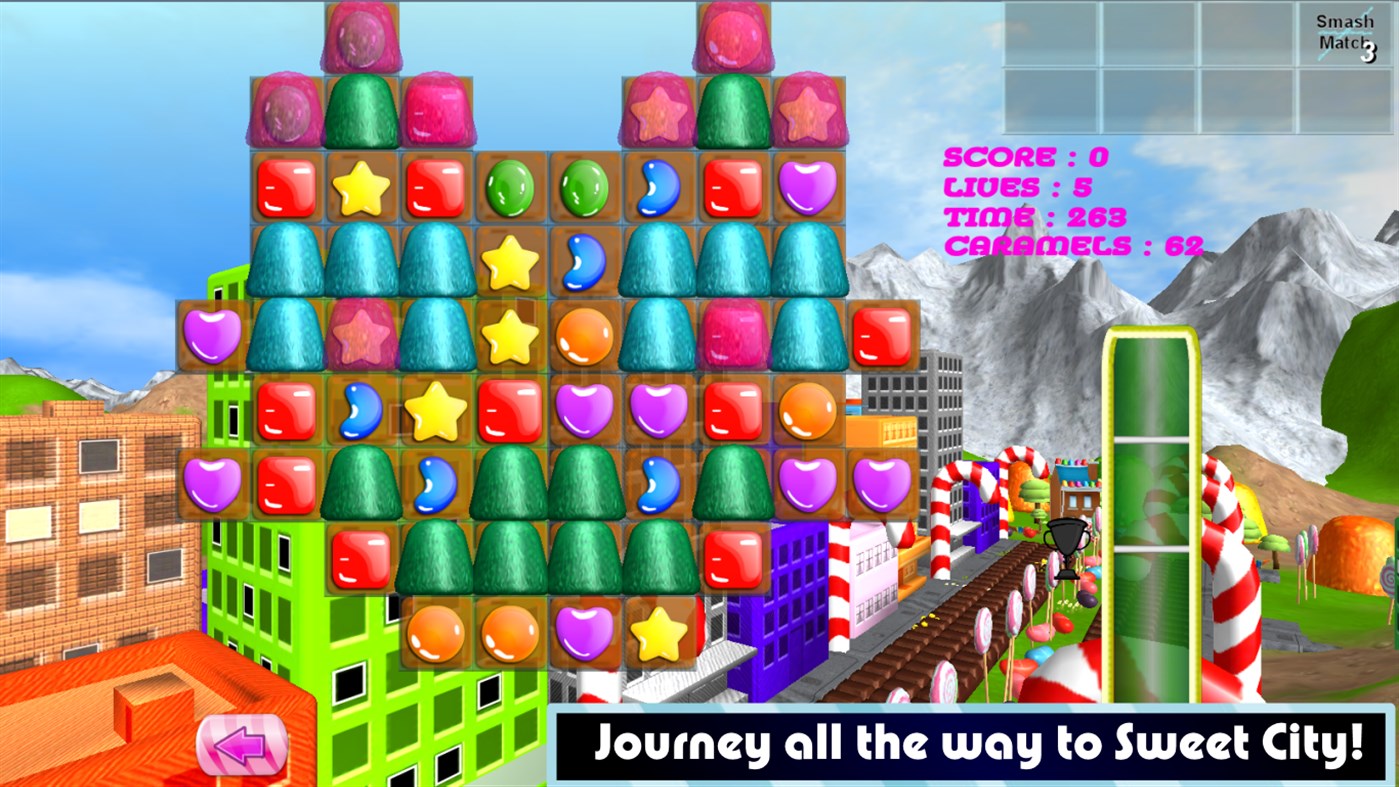Click the Smash Match 3 logo
The height and width of the screenshot is (787, 1399).
1343,30
